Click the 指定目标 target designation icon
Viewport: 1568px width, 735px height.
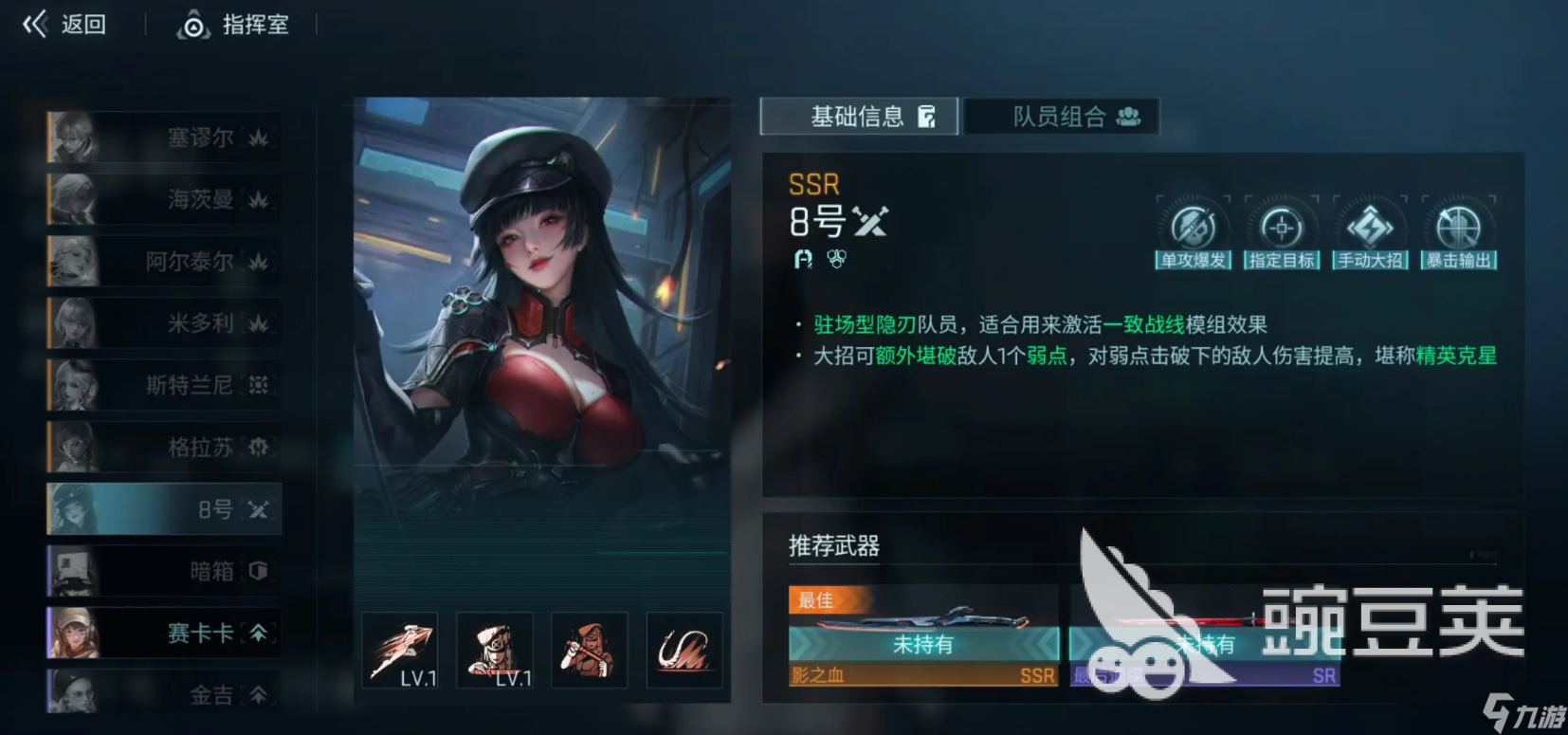pyautogui.click(x=1282, y=226)
